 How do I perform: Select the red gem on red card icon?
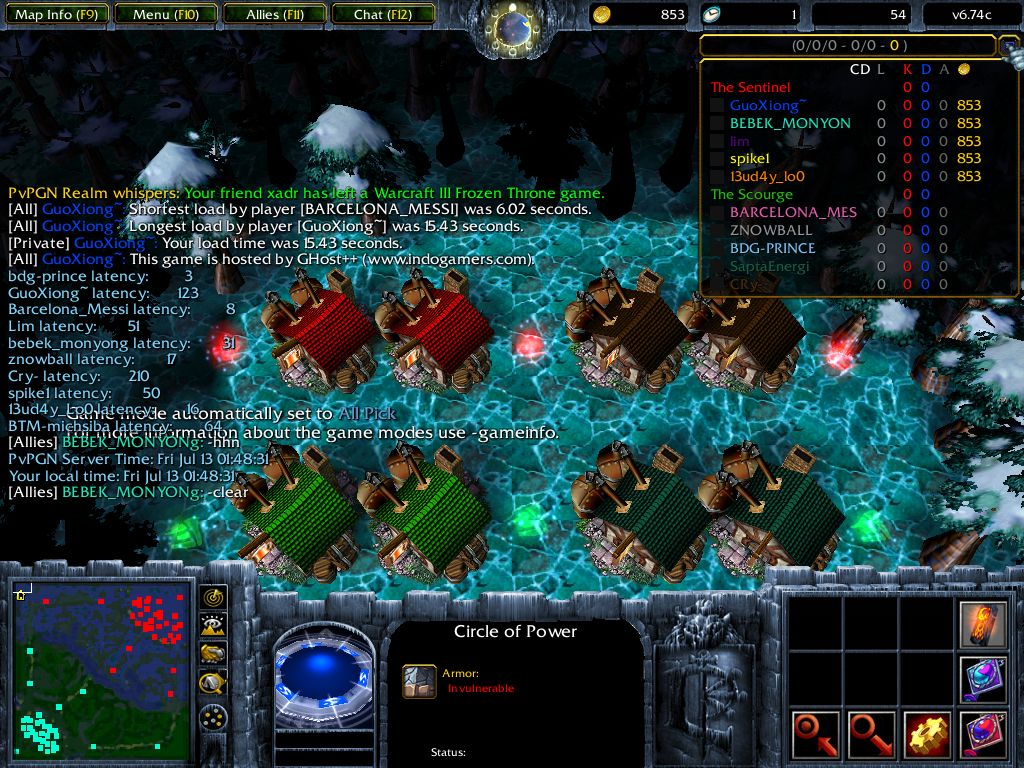click(x=983, y=735)
